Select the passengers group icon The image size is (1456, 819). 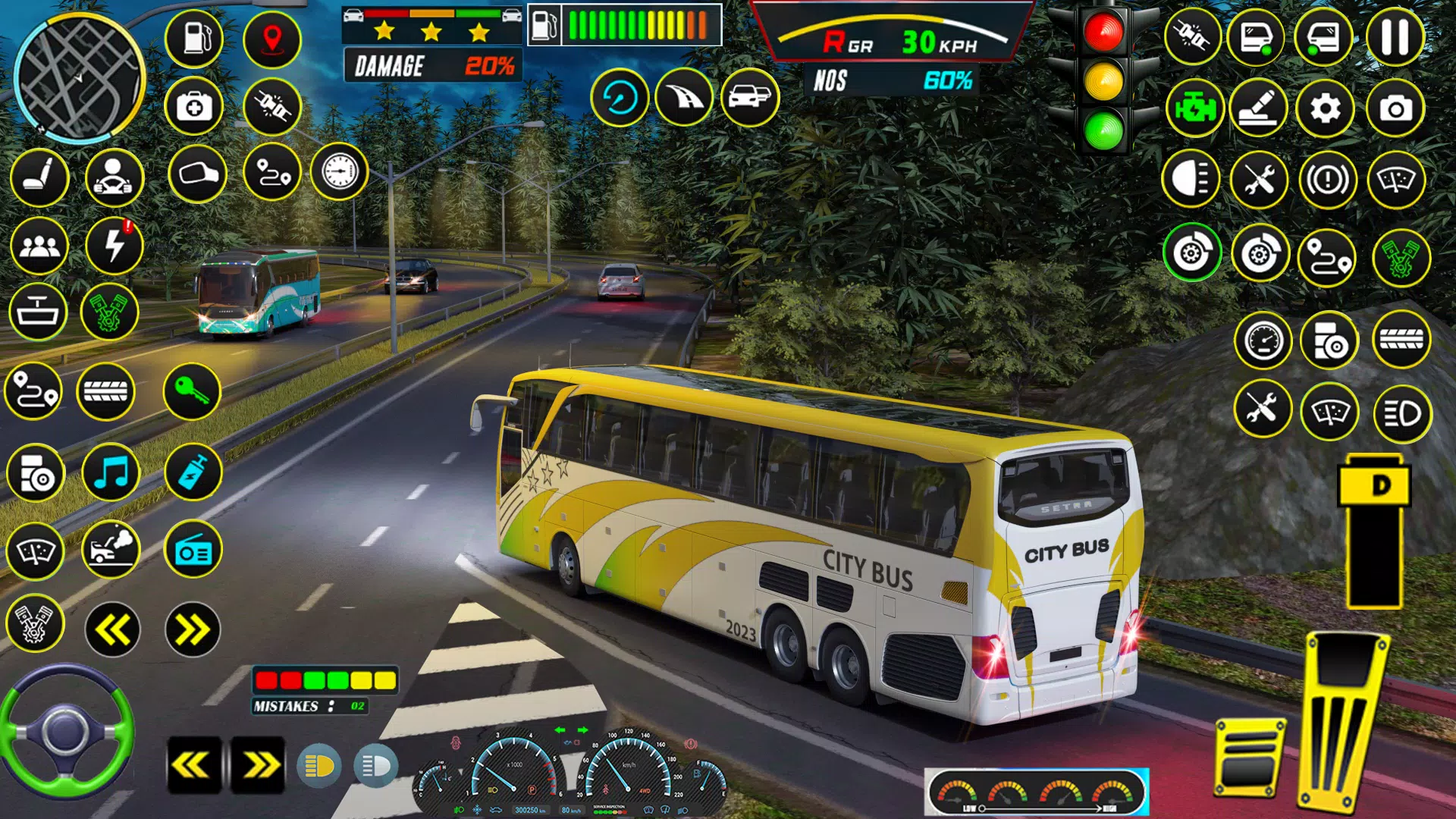click(39, 246)
